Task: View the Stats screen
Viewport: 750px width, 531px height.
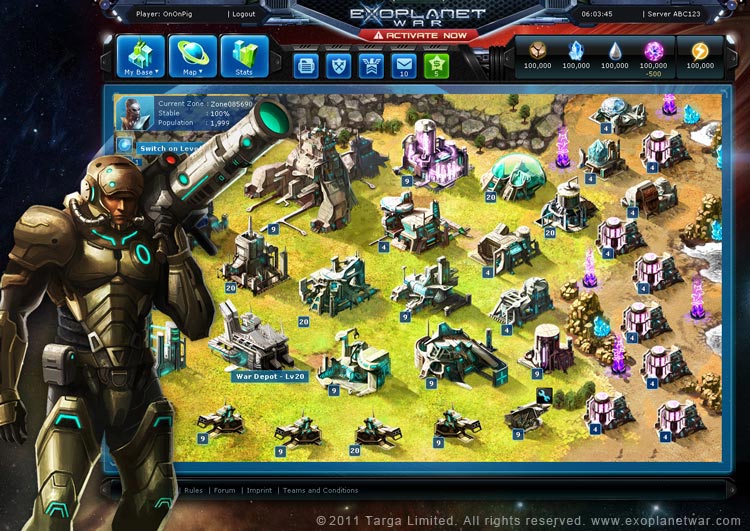Action: [x=244, y=57]
